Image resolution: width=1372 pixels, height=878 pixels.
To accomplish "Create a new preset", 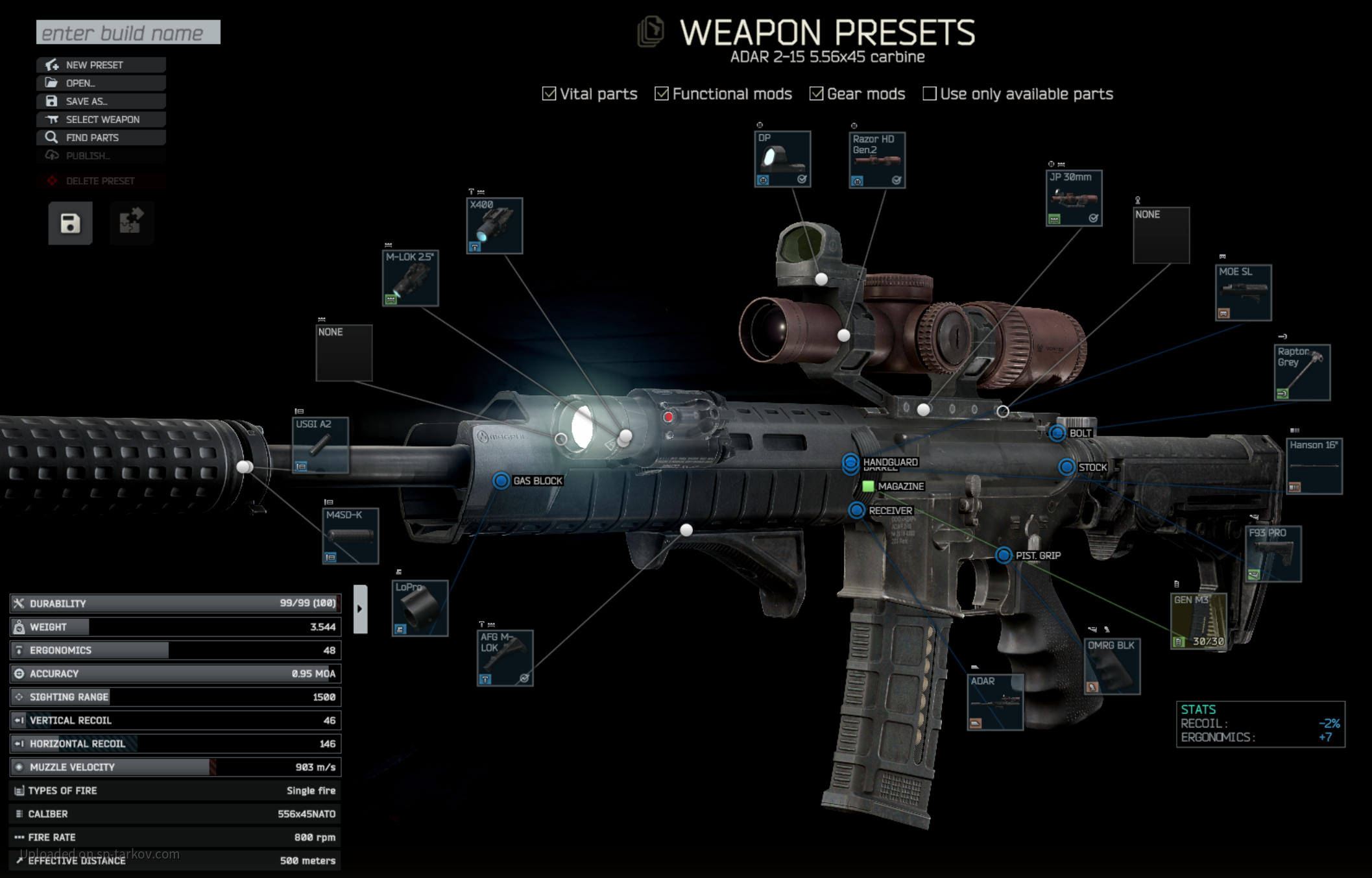I will click(x=101, y=65).
